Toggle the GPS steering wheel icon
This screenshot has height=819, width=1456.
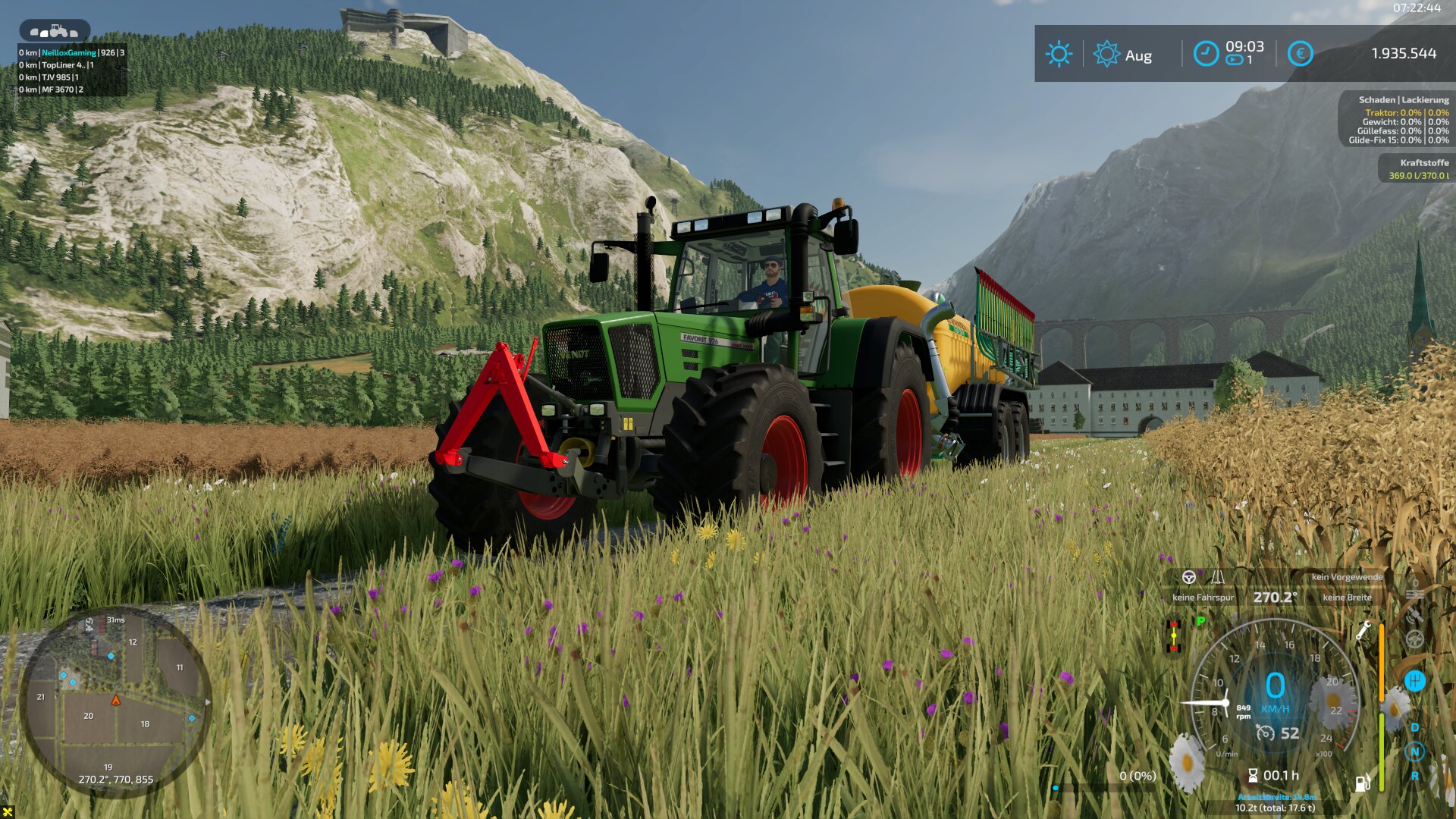click(x=1188, y=577)
